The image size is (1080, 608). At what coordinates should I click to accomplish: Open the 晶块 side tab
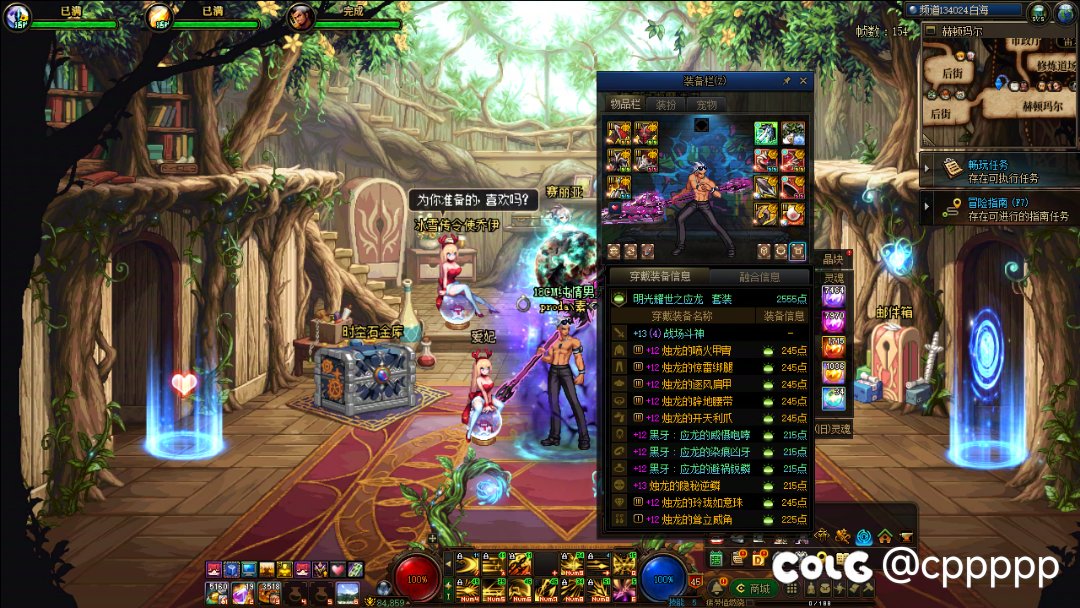pyautogui.click(x=833, y=259)
